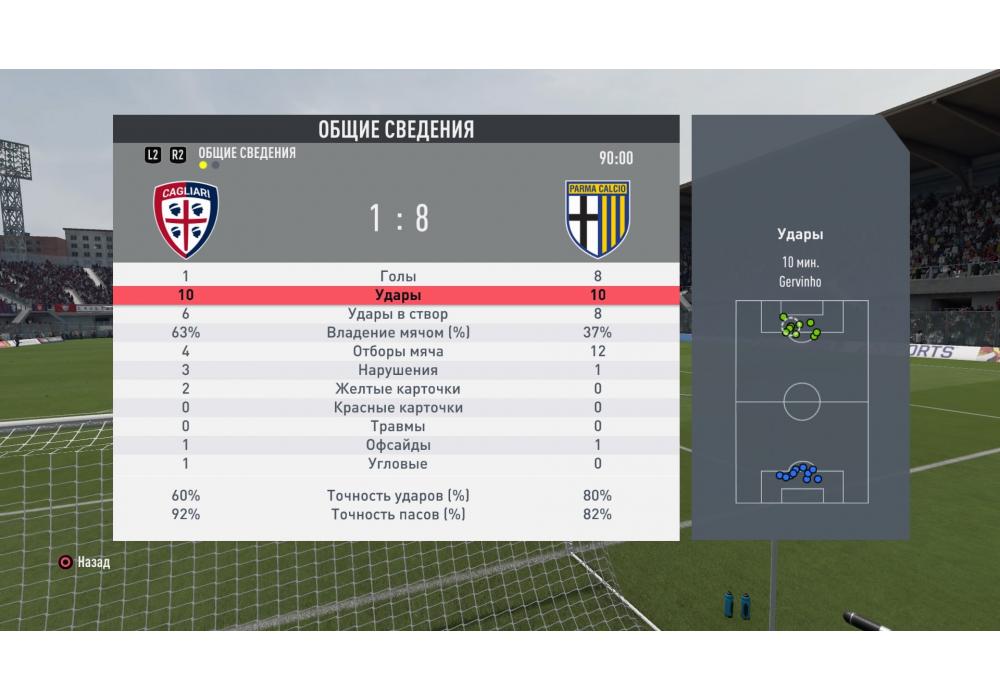Select the Точность пасов (%) row
The height and width of the screenshot is (700, 1000).
pos(398,514)
